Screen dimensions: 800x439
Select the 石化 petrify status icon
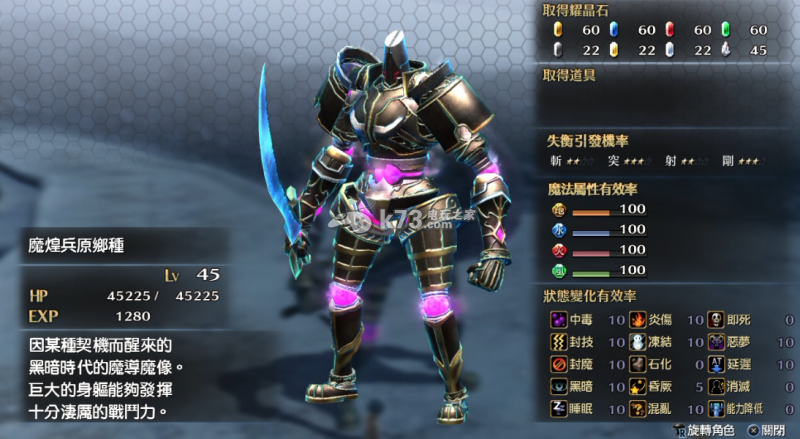point(637,364)
